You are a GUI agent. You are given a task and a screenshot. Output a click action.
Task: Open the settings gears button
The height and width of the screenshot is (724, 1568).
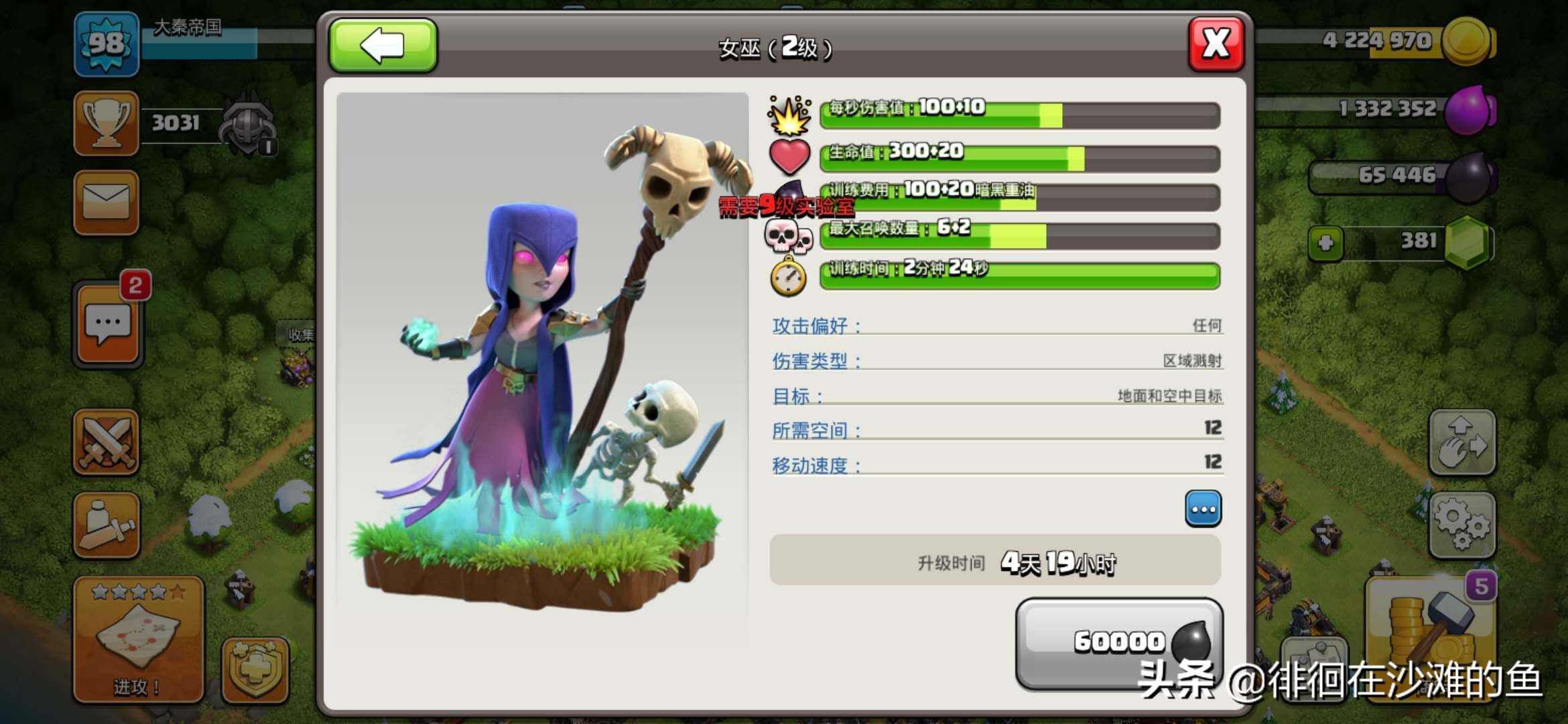click(1461, 526)
